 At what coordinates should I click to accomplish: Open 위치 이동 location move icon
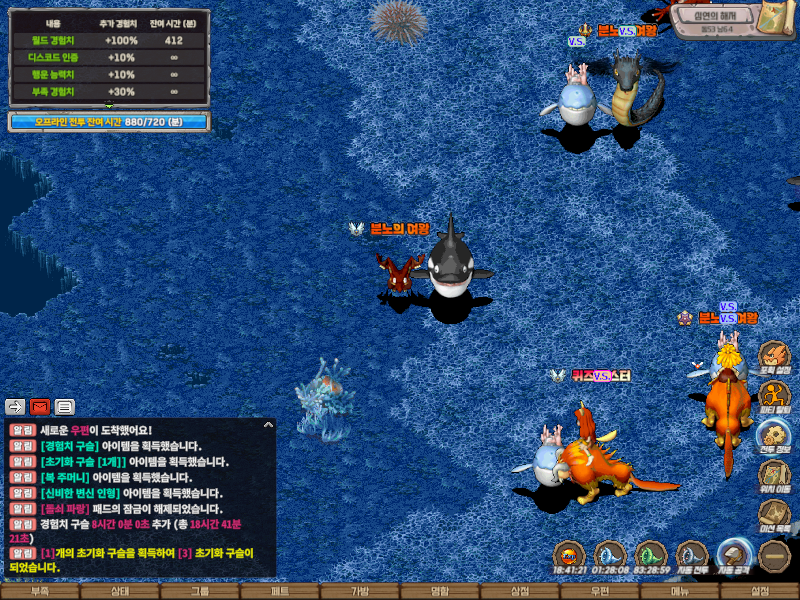click(x=774, y=473)
